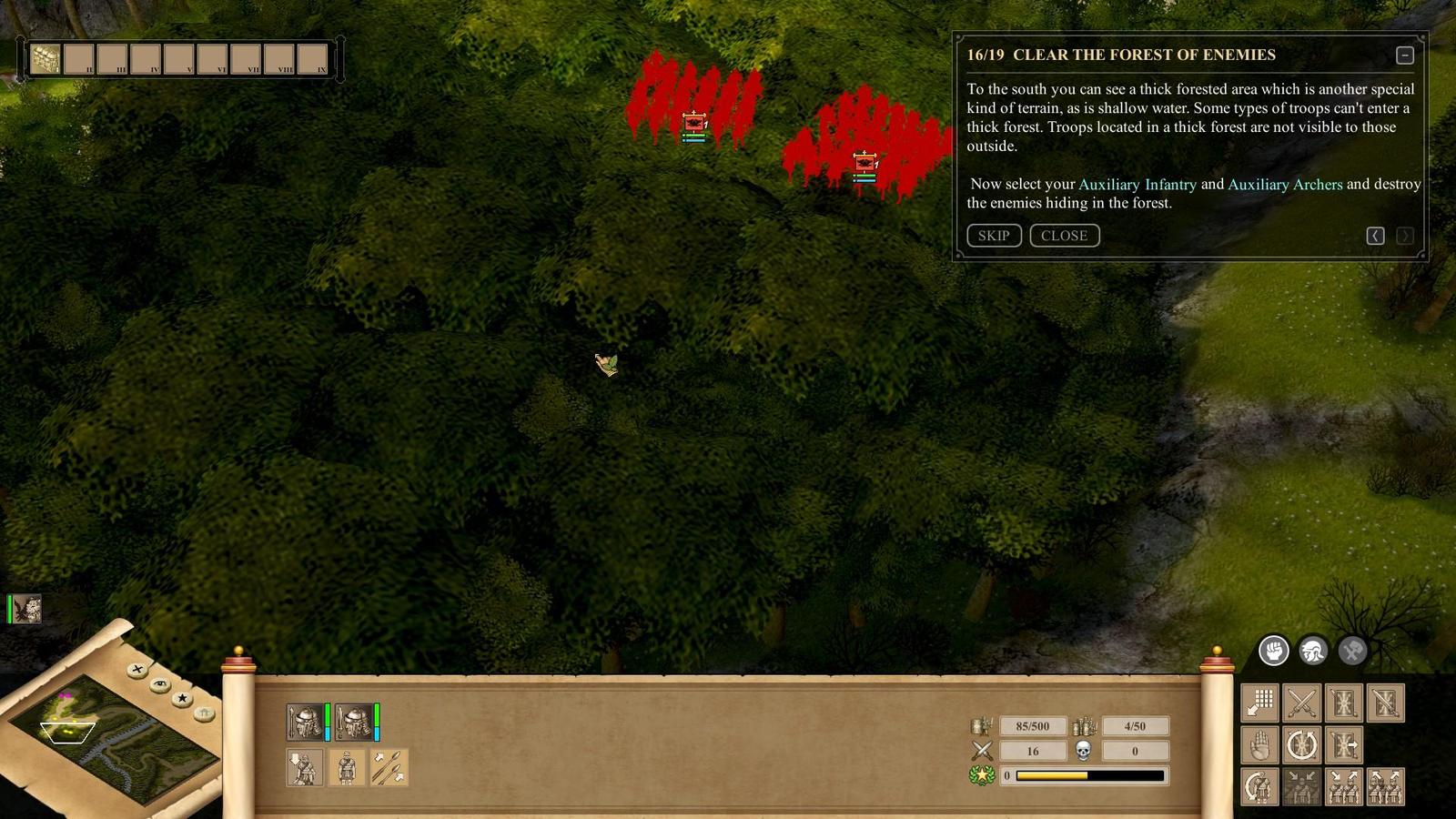This screenshot has height=819, width=1456.
Task: Switch to the fist command tab
Action: tap(1273, 651)
